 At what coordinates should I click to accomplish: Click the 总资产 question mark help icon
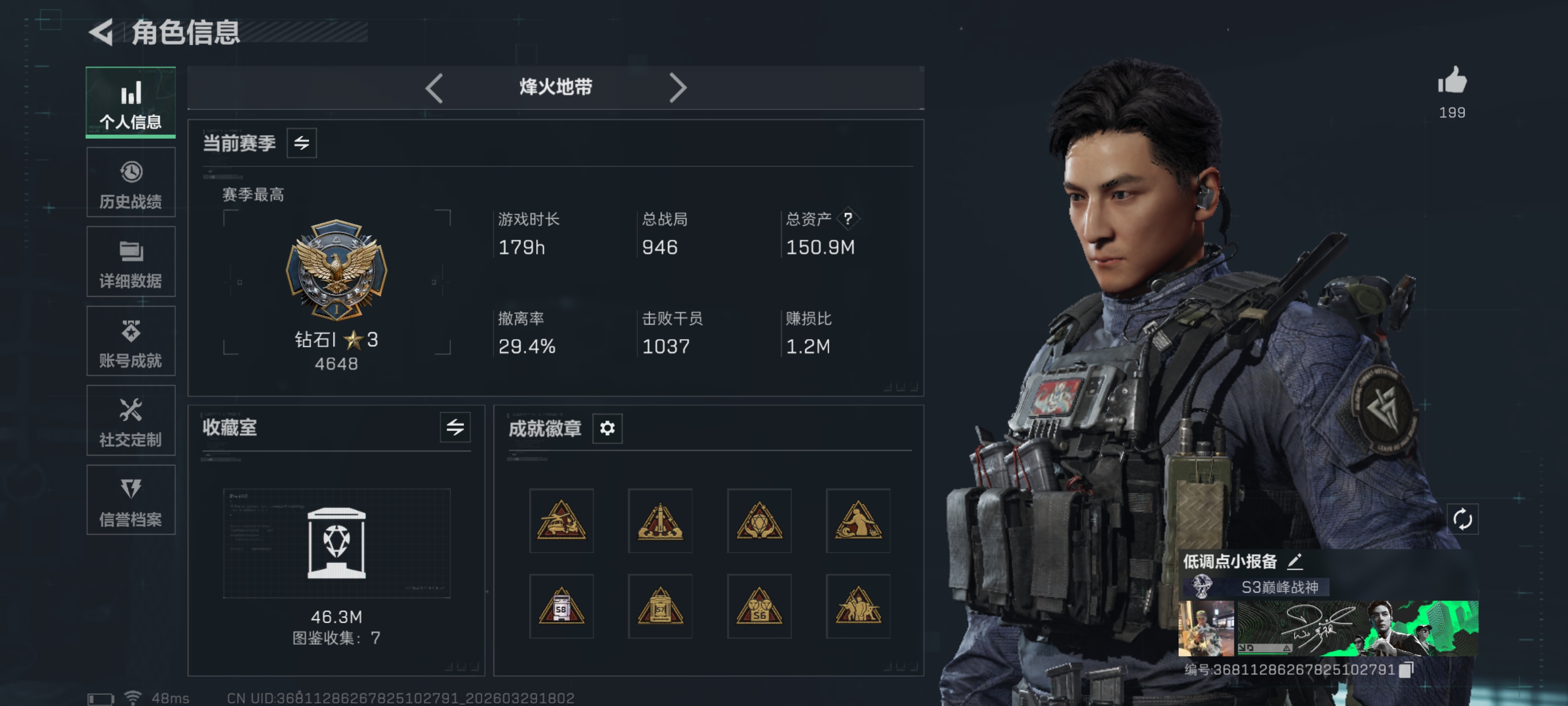(x=848, y=219)
